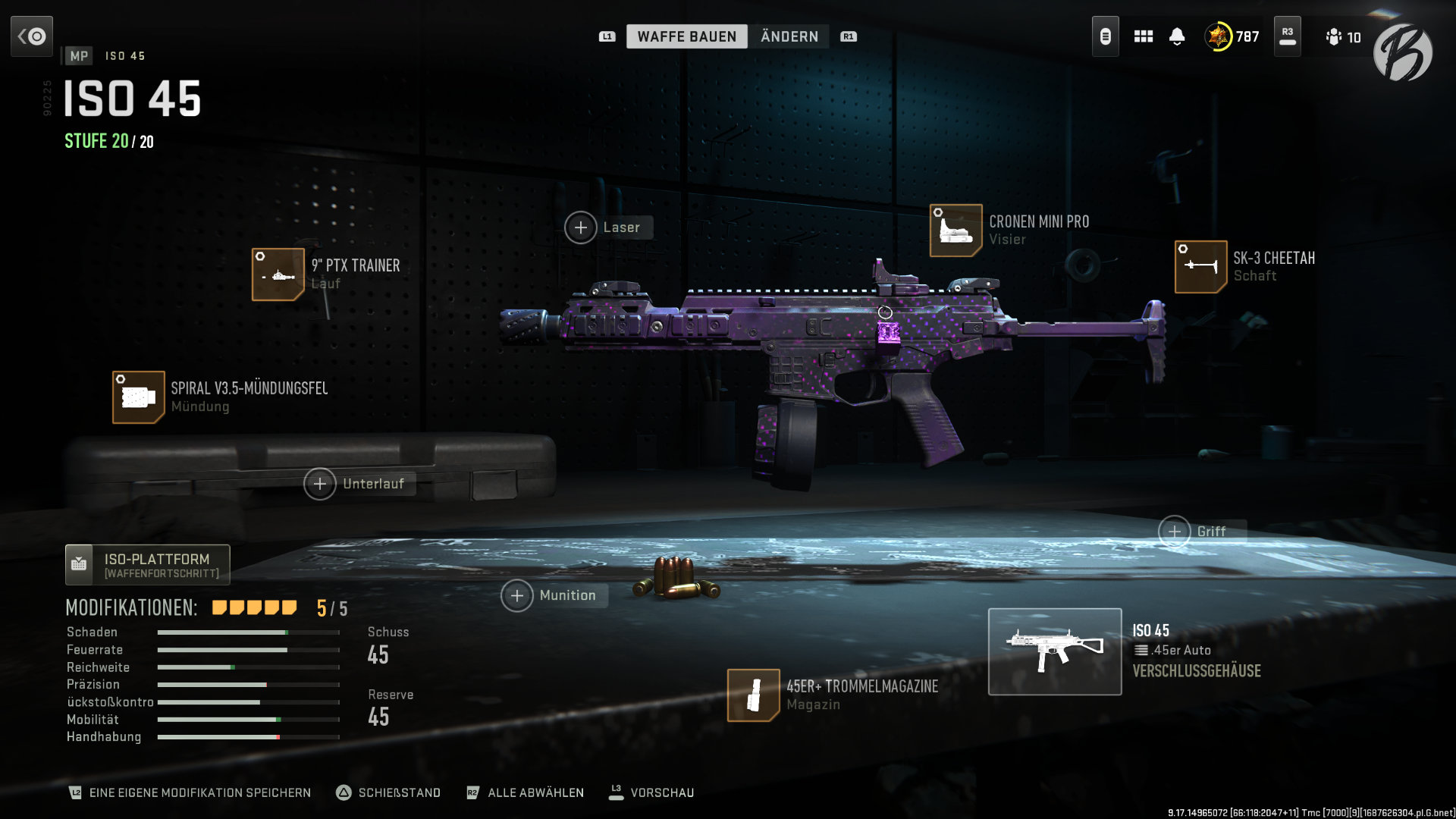Screen dimensions: 1456x819
Task: Open the SCHIESSSTAND firing range option
Action: [390, 792]
